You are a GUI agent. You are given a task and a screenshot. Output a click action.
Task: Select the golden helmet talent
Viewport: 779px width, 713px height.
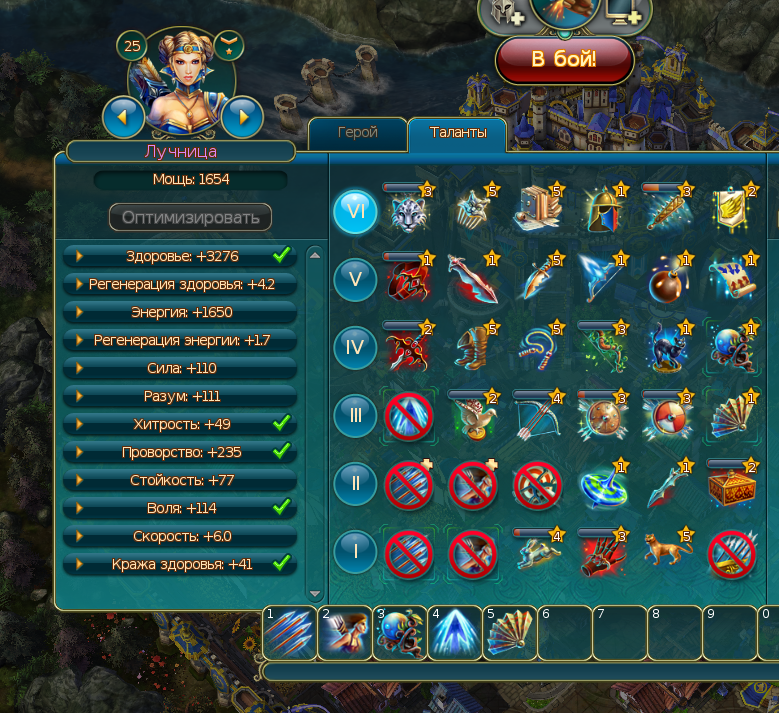pyautogui.click(x=603, y=212)
